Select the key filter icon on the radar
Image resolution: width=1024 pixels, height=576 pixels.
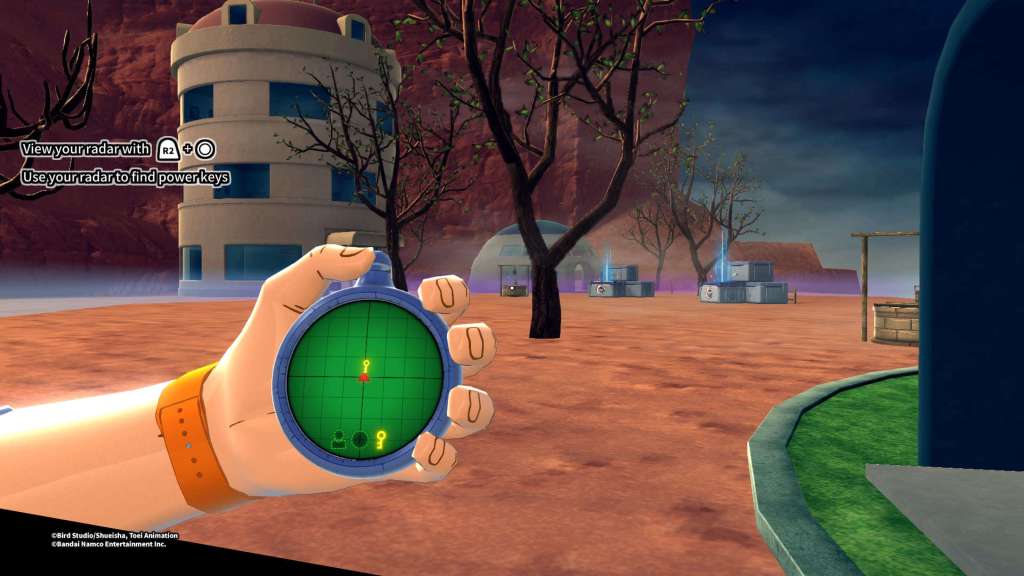click(380, 438)
